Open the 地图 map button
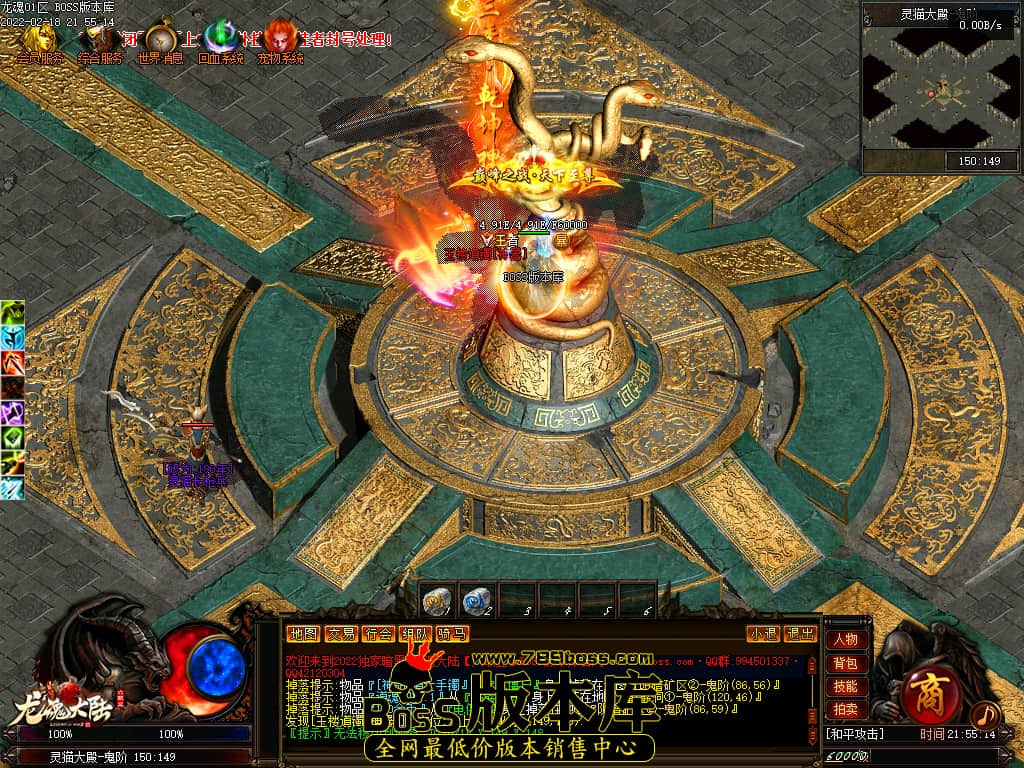 [x=303, y=633]
